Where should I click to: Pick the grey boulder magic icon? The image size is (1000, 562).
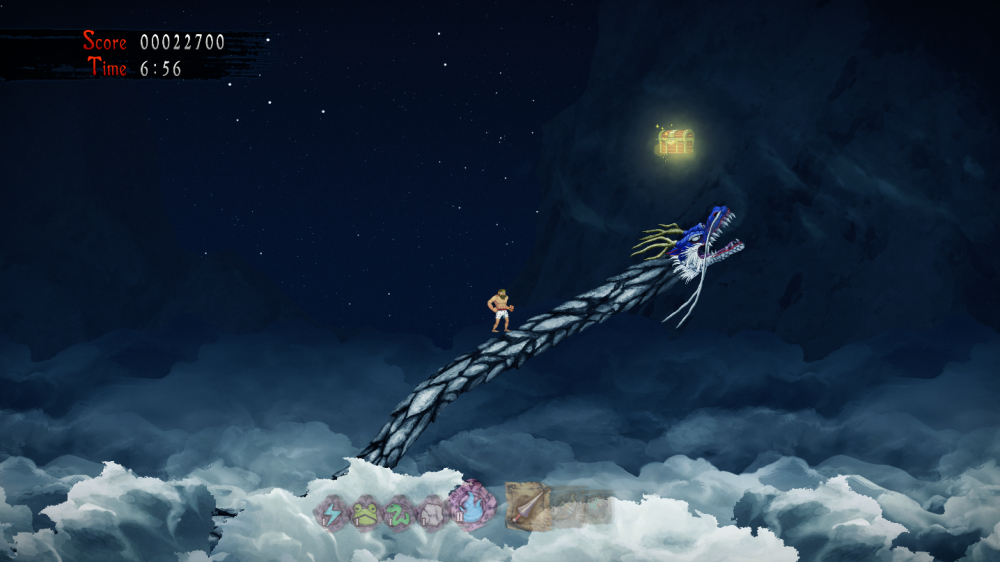tap(431, 513)
